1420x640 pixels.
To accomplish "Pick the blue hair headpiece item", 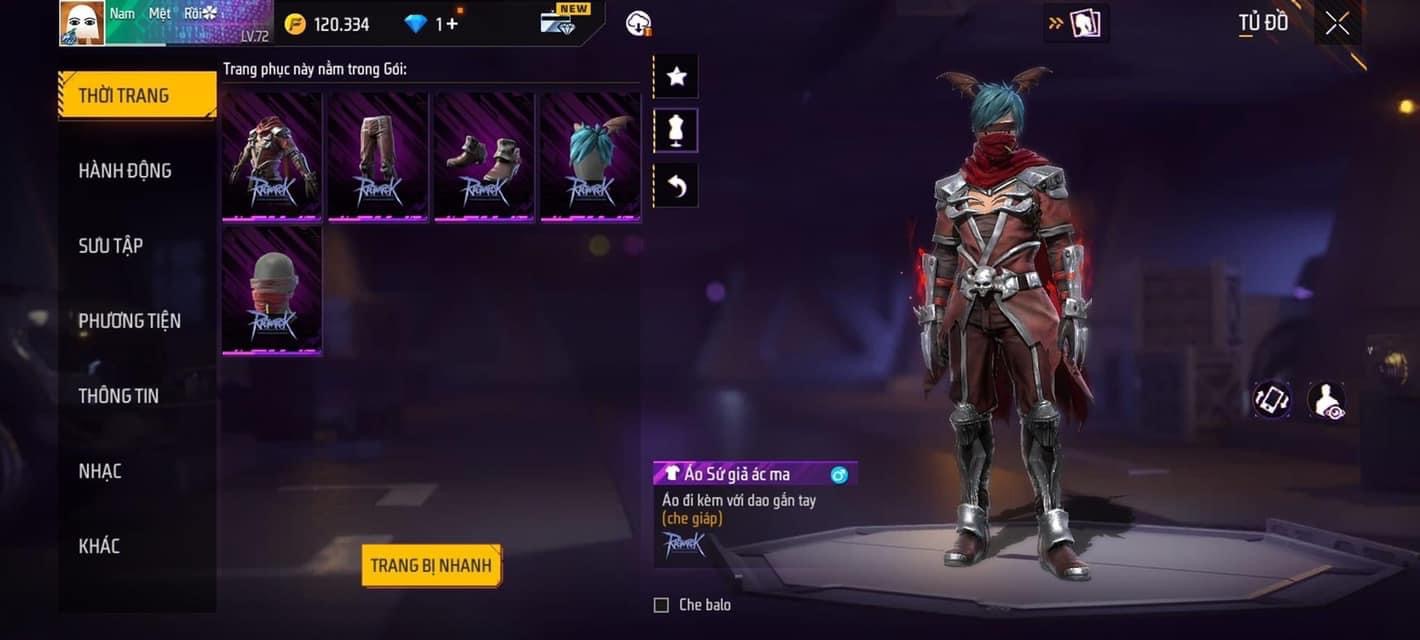I will 590,156.
